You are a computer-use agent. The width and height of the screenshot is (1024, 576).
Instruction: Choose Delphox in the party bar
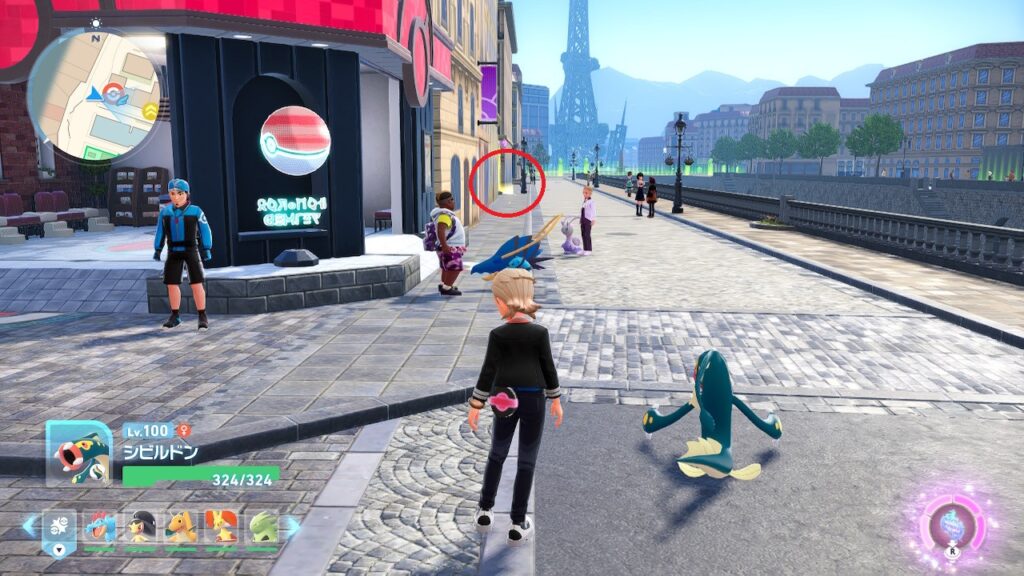tap(221, 527)
